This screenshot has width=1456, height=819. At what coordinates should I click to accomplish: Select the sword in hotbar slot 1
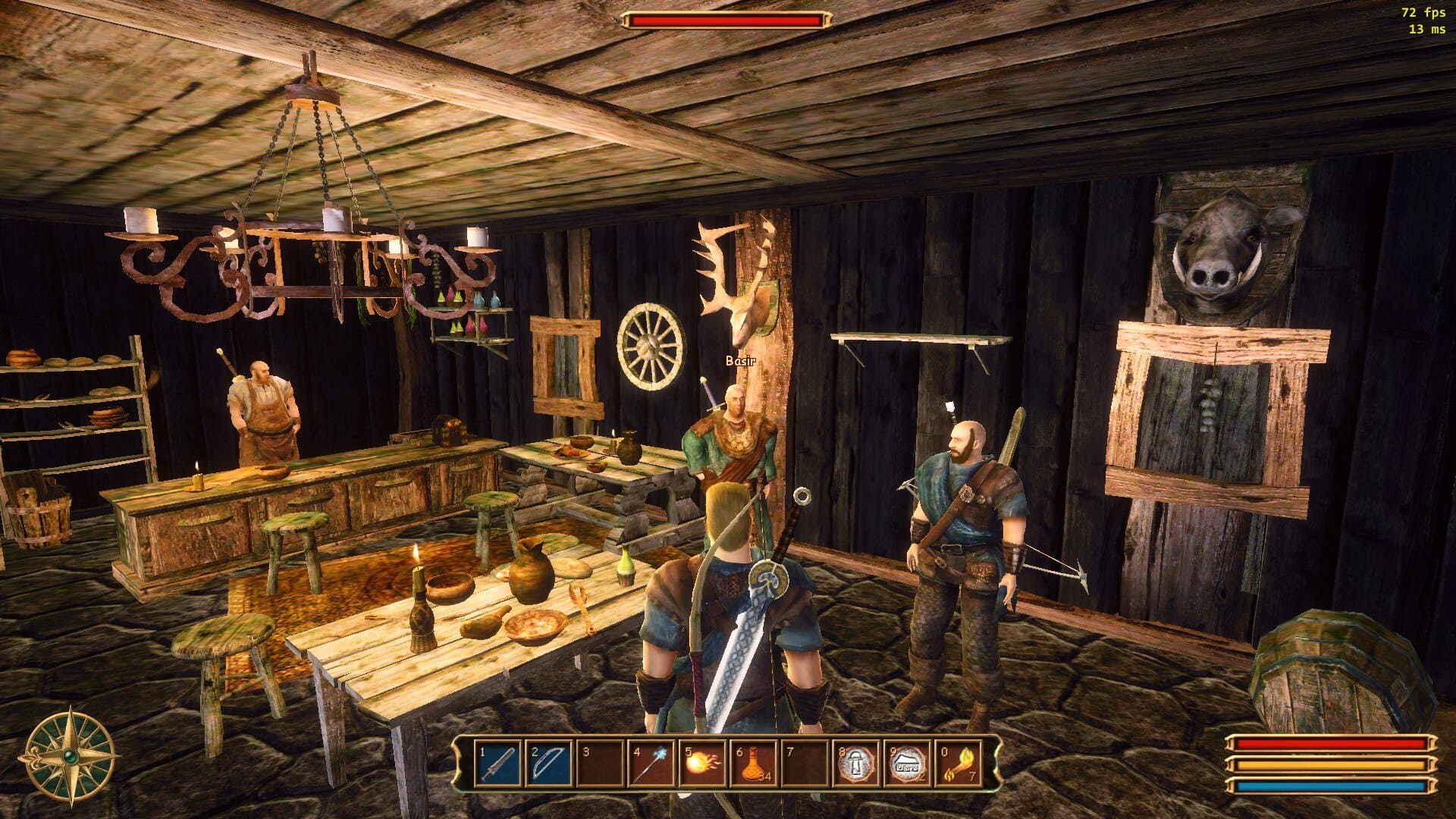[x=498, y=763]
